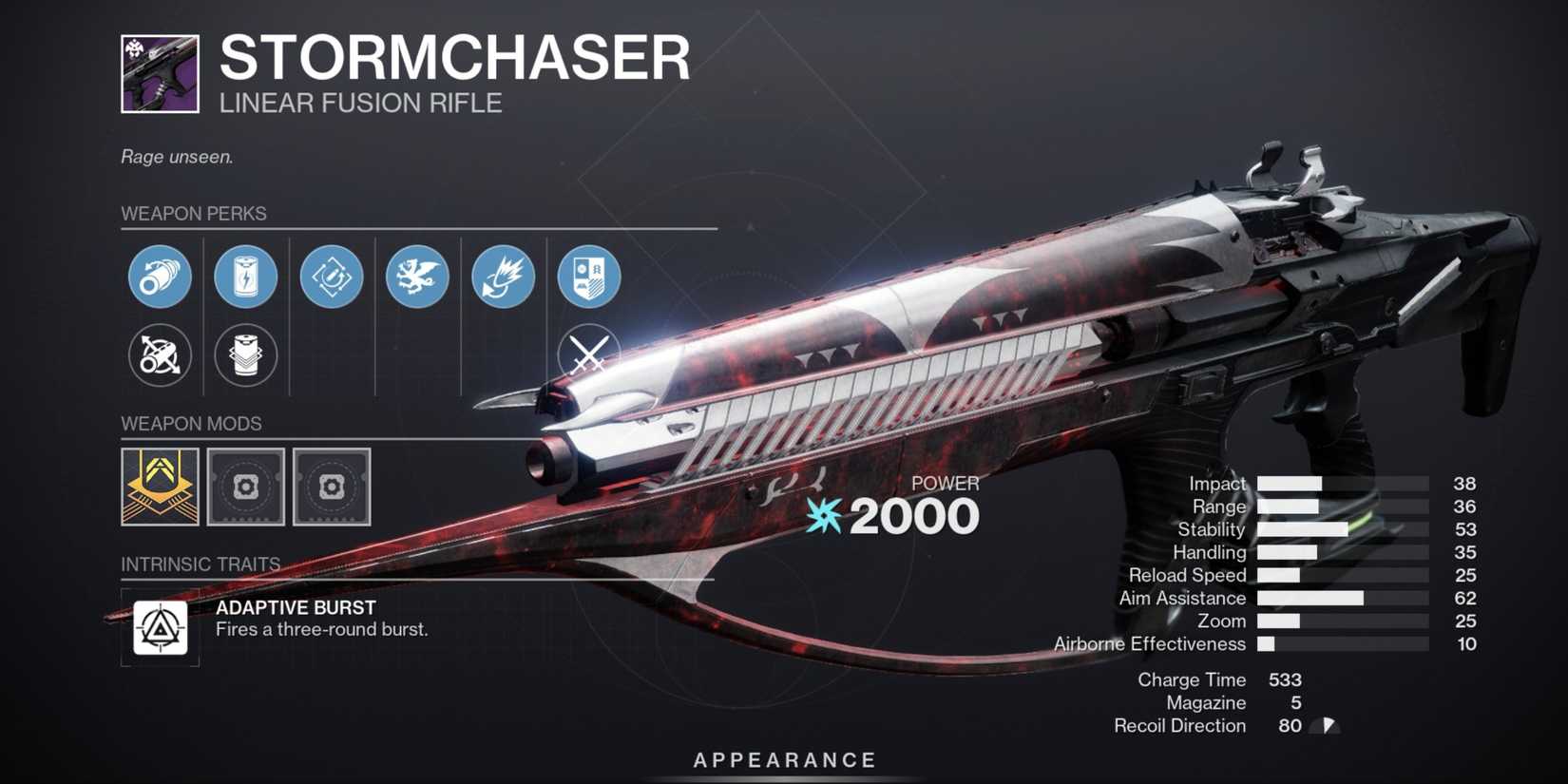The image size is (1568, 784).
Task: Click the Power value 2000
Action: (915, 515)
